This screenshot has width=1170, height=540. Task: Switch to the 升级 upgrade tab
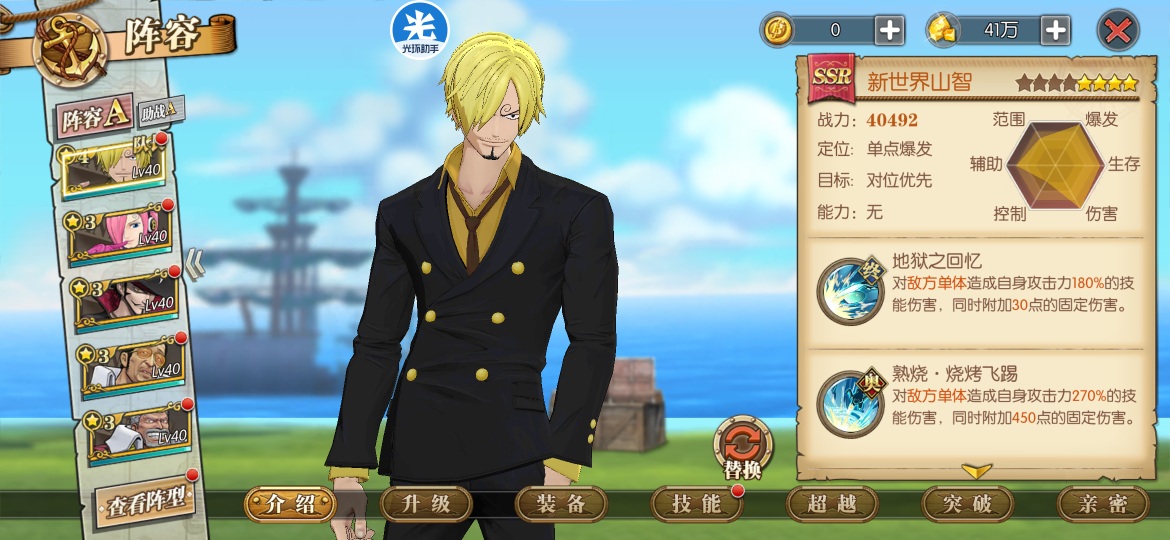[427, 504]
